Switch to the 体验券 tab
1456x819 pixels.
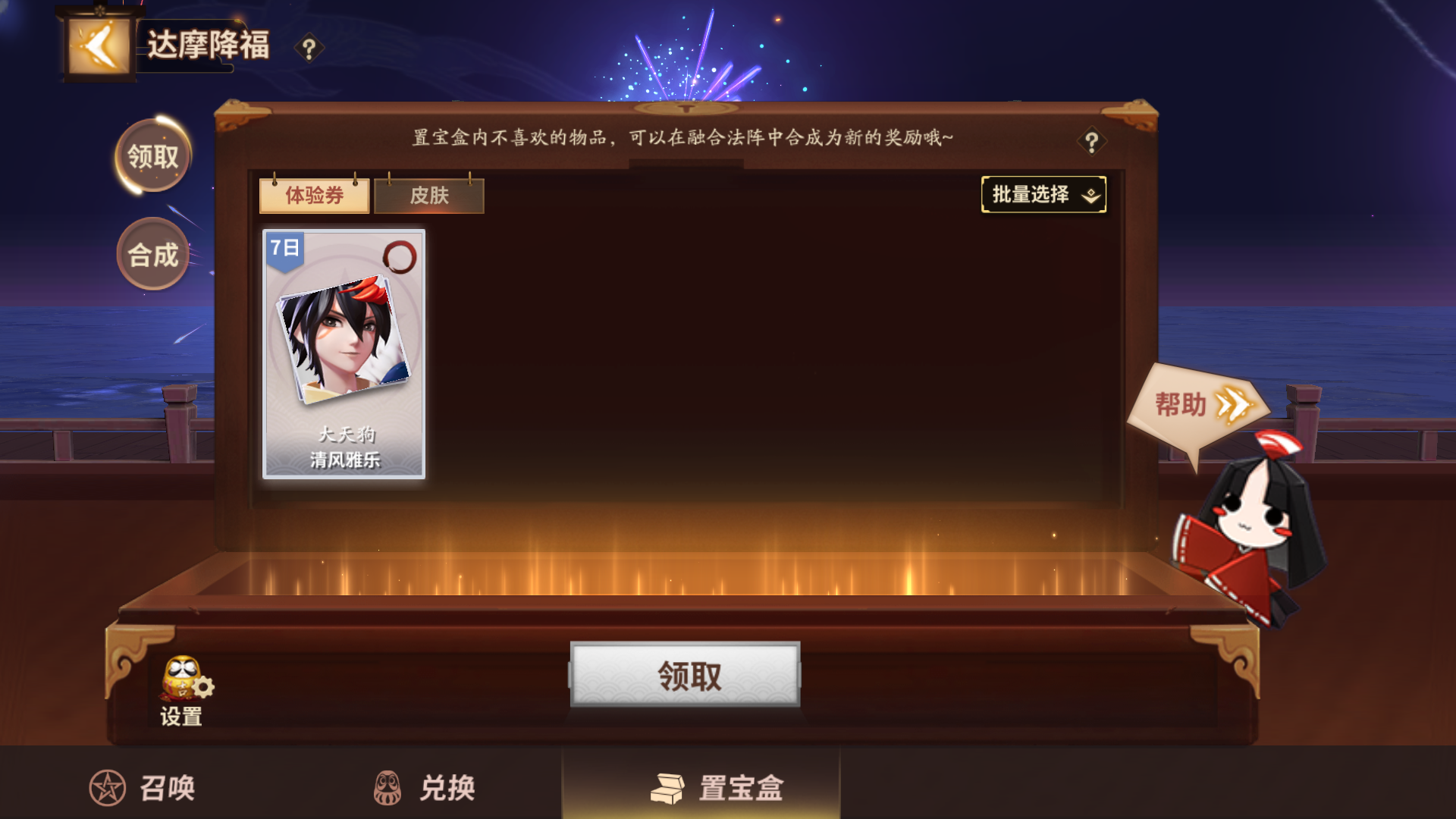tap(315, 195)
